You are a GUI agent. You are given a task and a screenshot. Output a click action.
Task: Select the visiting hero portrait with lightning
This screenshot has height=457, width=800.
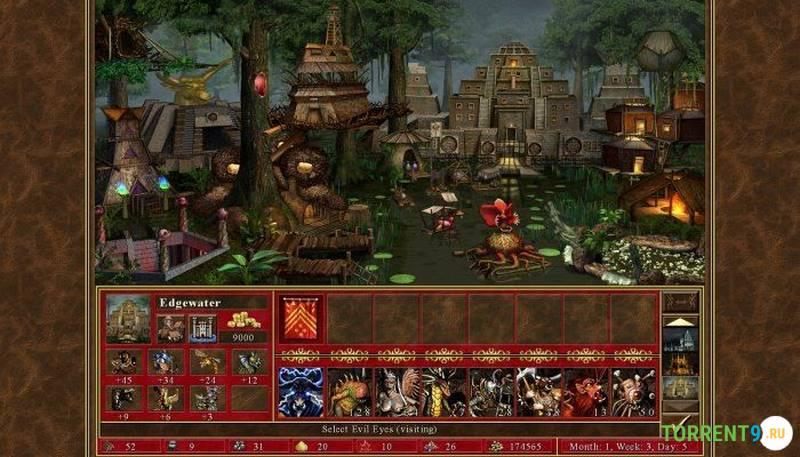[300, 392]
